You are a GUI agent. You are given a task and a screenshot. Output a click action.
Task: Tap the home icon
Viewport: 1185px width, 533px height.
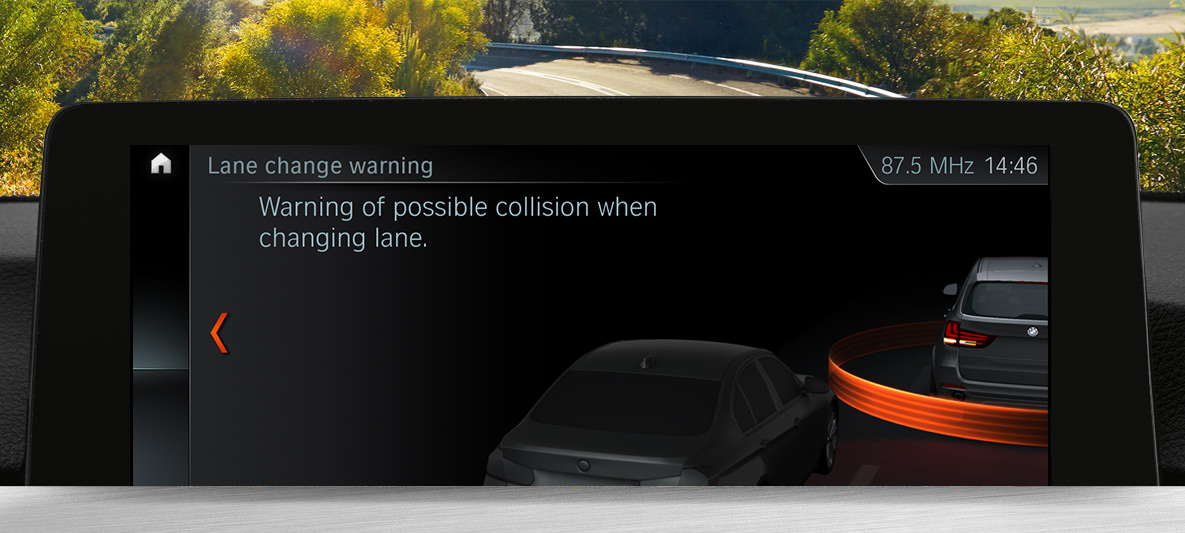(x=161, y=165)
